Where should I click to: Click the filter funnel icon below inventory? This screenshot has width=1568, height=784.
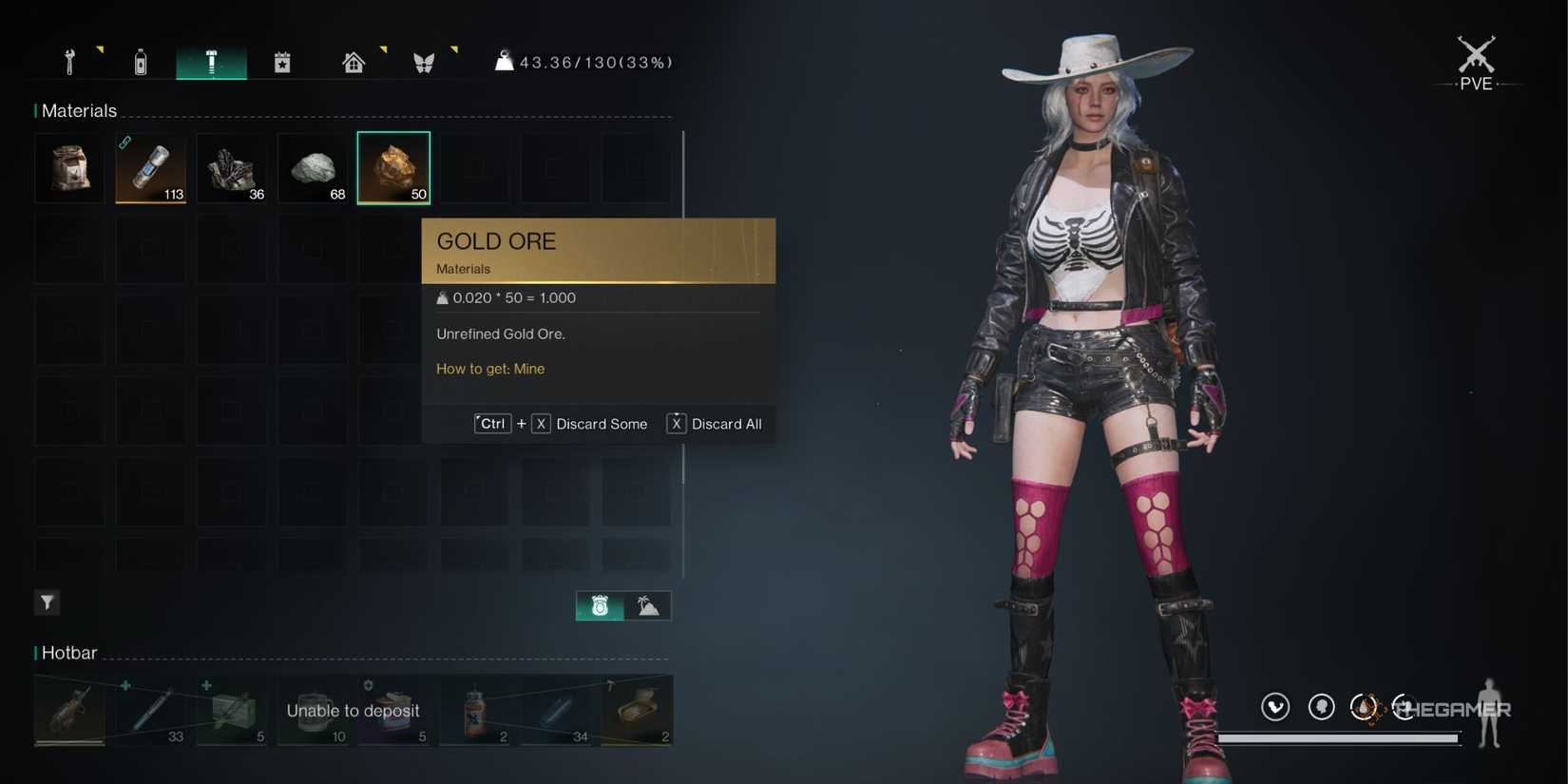[47, 602]
